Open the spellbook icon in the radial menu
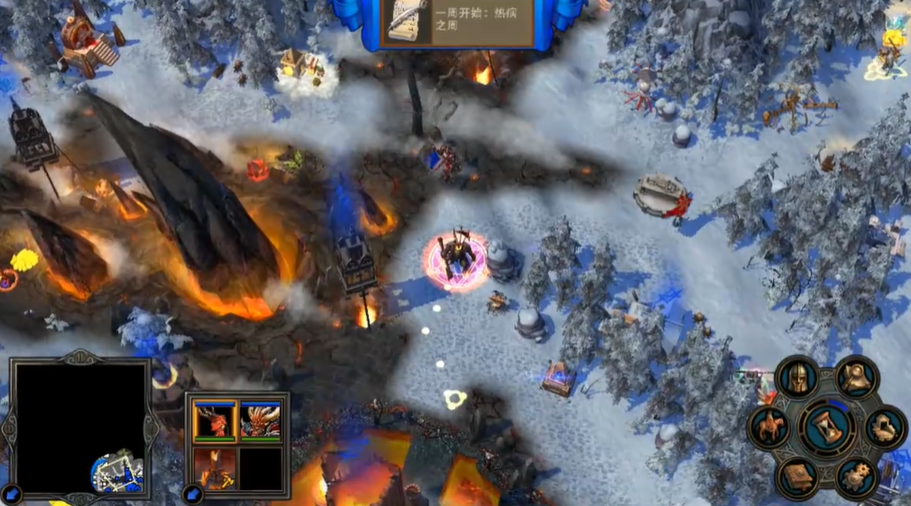This screenshot has height=506, width=911. (x=797, y=477)
